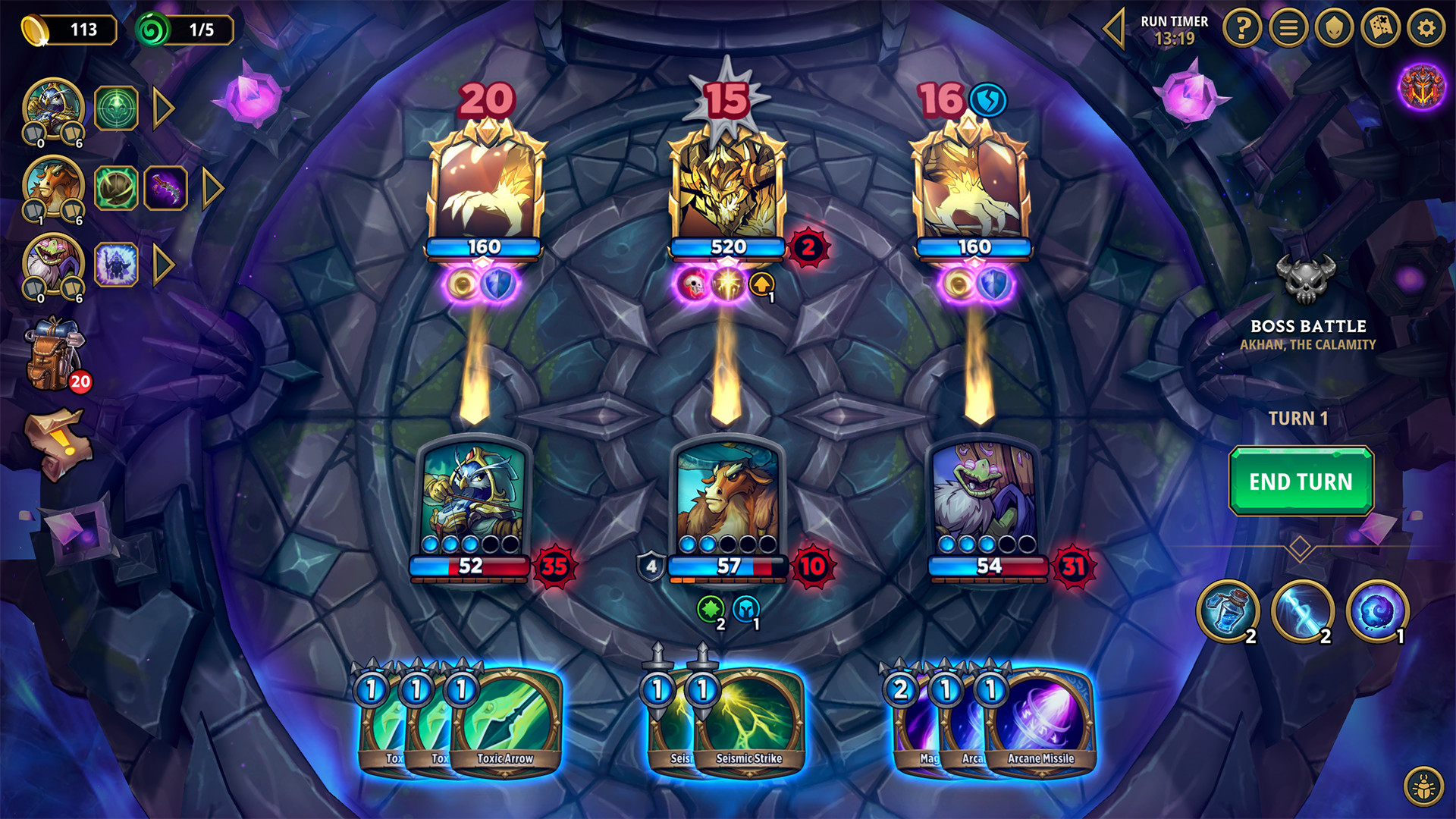Expand the horse hero's ability arrow

214,187
